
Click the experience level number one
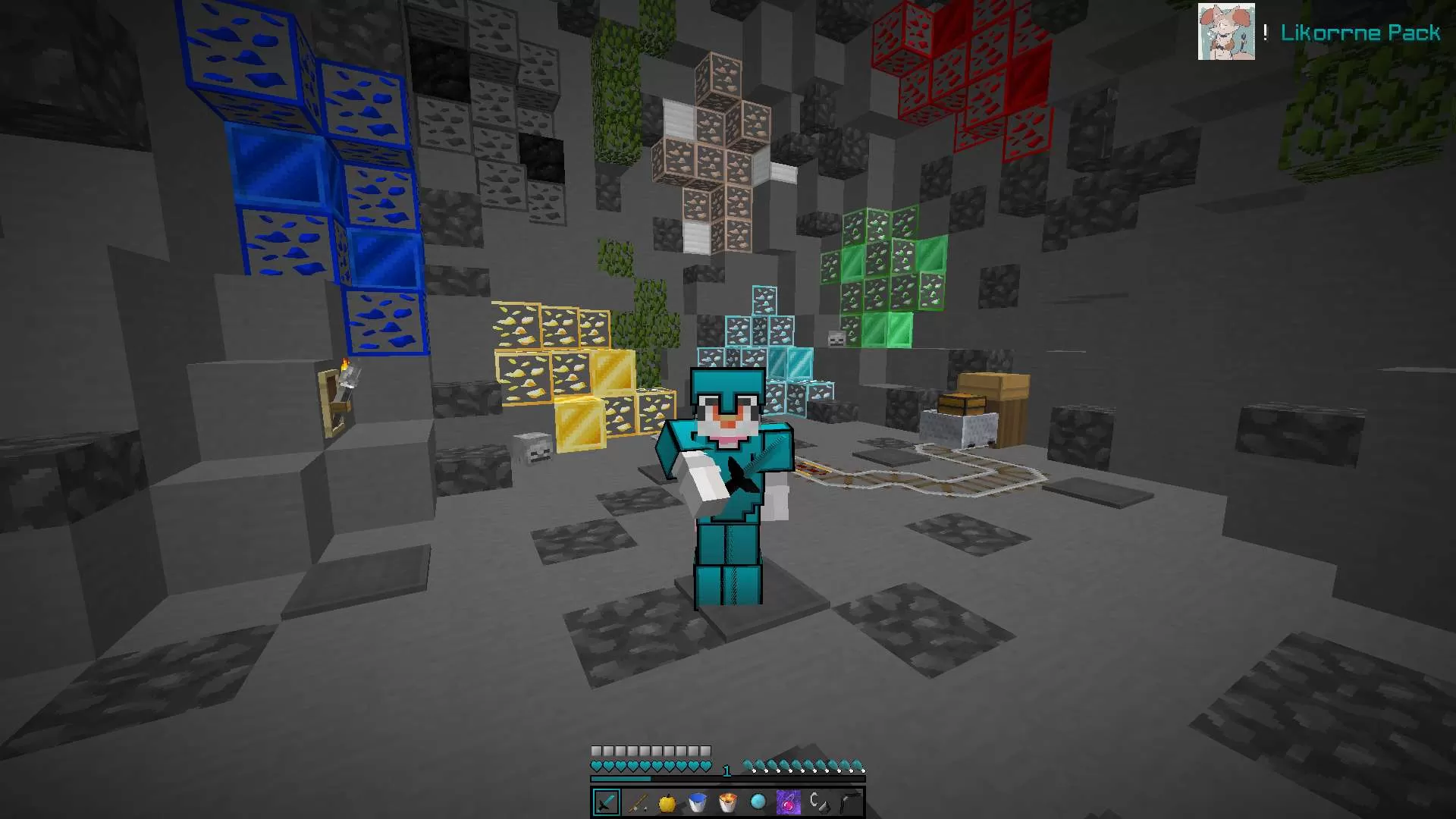click(x=726, y=769)
